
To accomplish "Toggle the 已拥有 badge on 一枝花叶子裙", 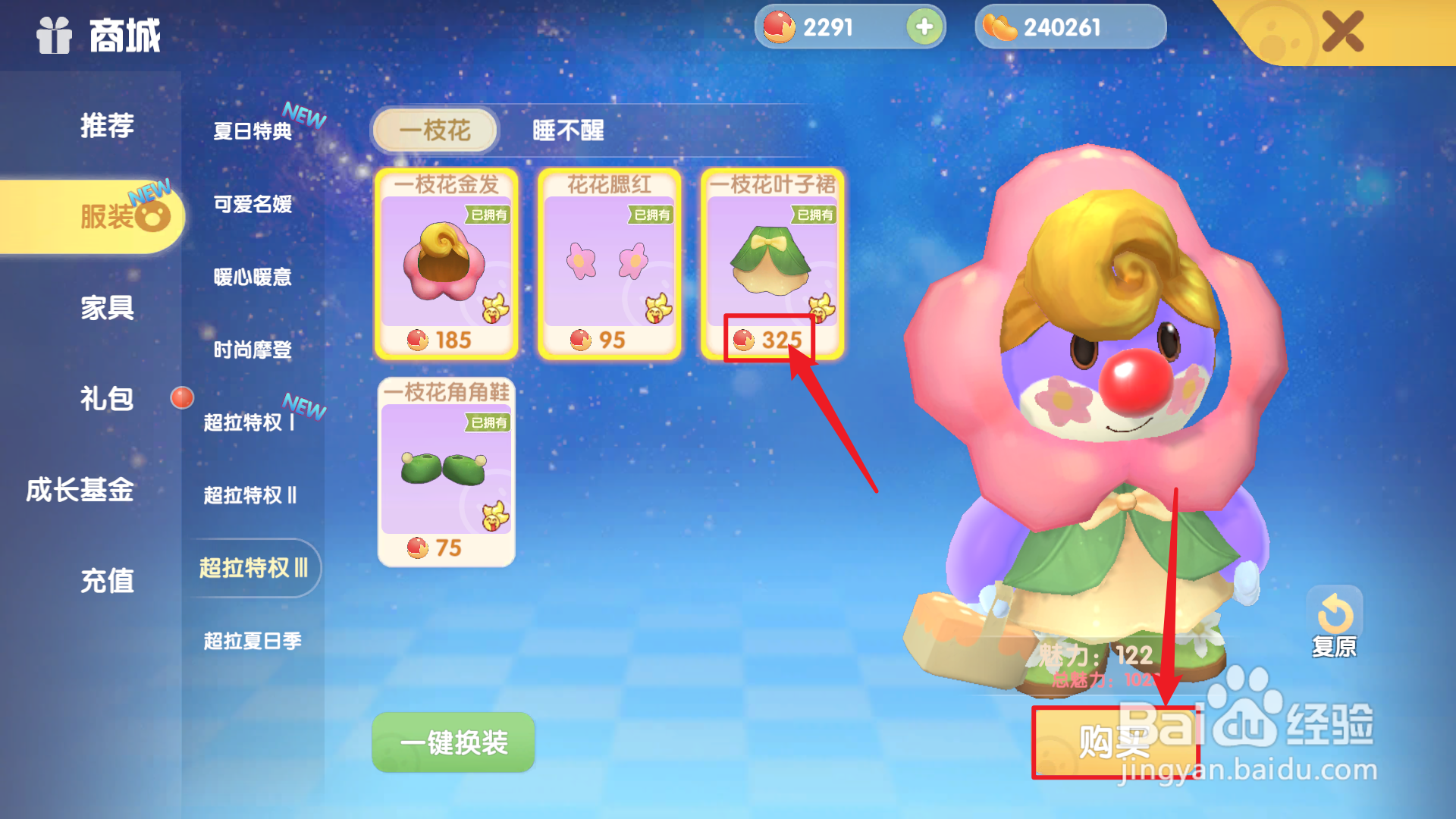I will pos(814,216).
